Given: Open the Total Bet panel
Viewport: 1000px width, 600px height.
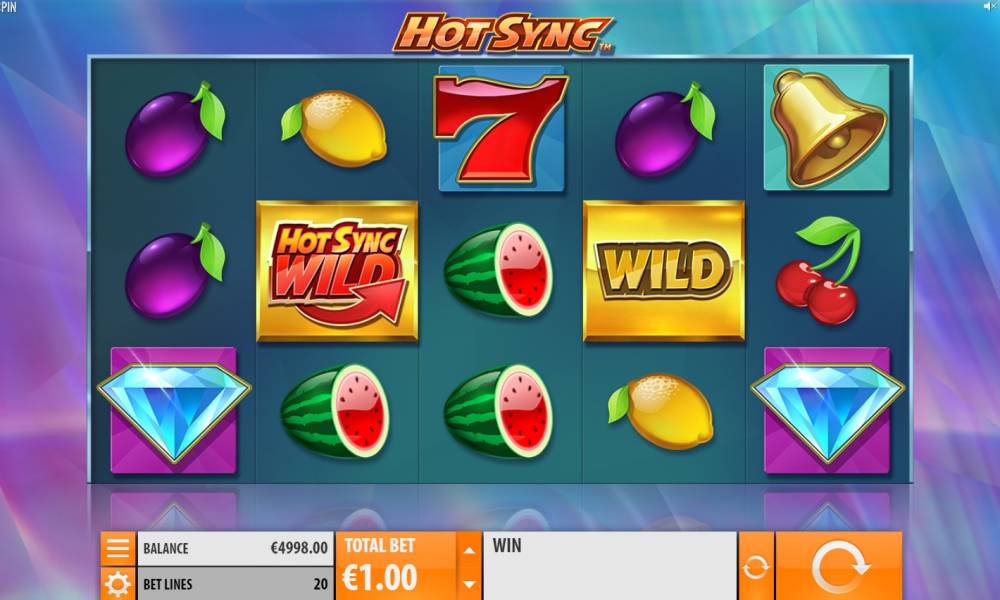Looking at the screenshot, I should pos(395,566).
